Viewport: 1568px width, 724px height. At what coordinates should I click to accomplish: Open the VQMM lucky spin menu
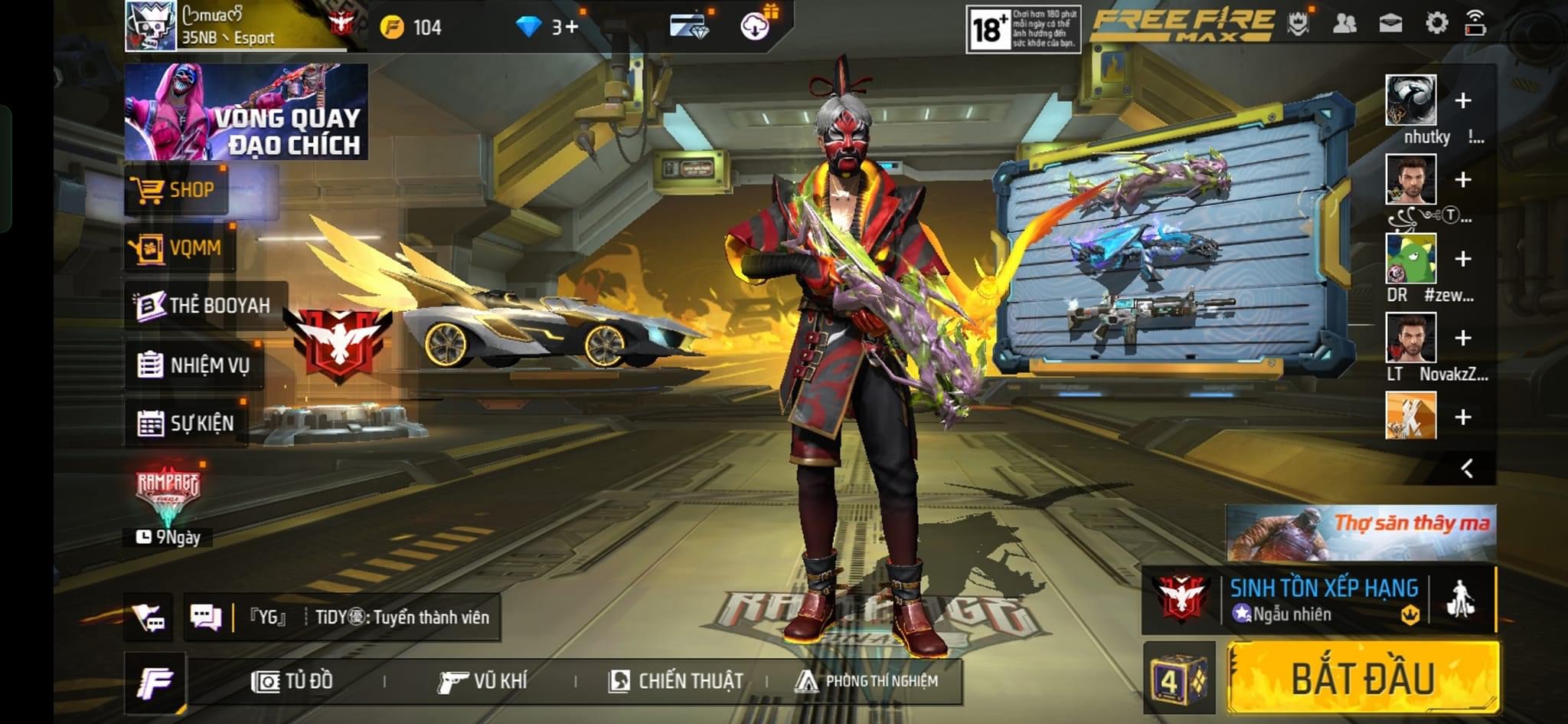point(179,248)
